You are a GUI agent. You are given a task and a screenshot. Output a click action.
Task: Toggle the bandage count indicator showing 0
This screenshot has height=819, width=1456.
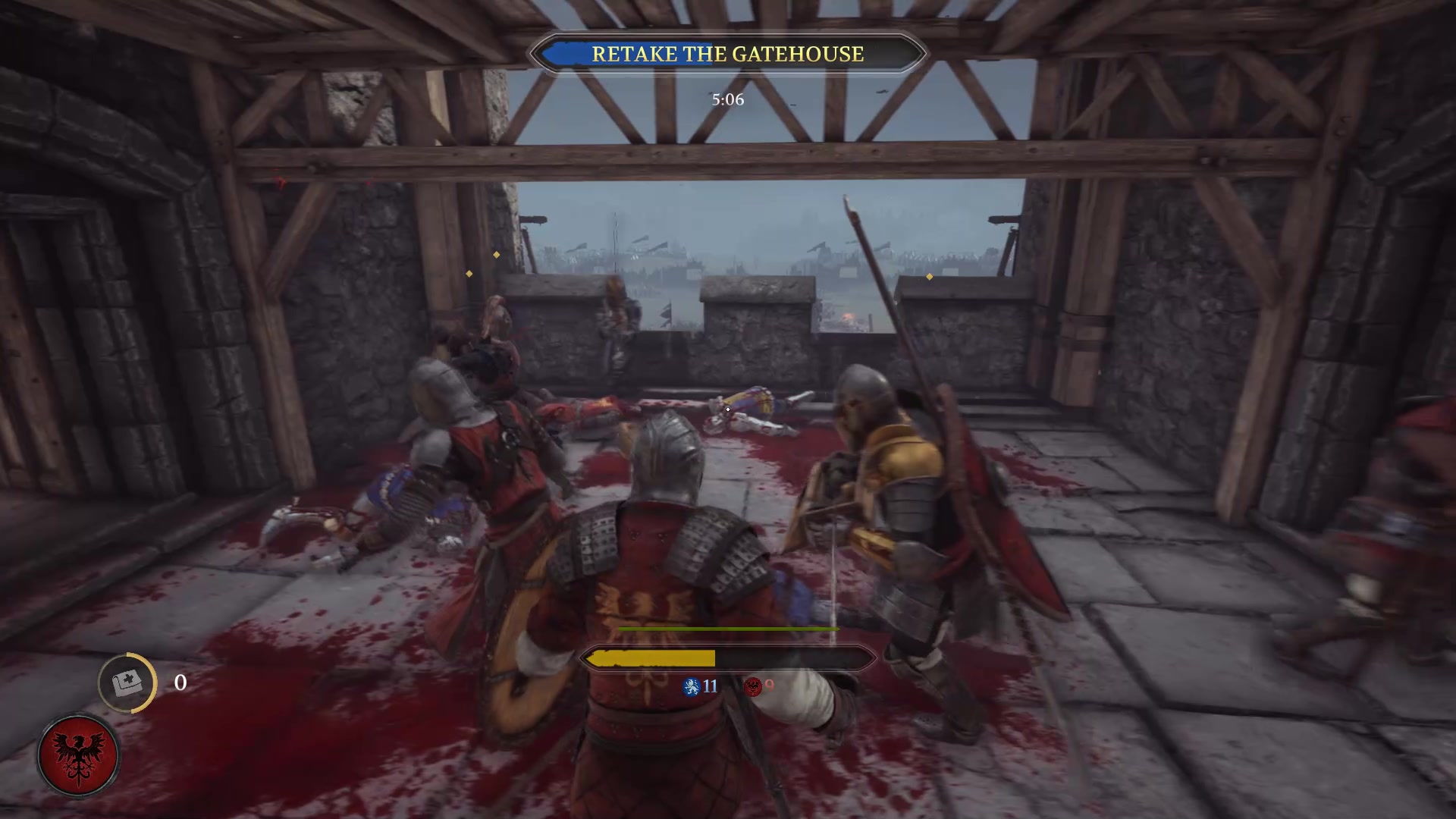click(x=180, y=682)
